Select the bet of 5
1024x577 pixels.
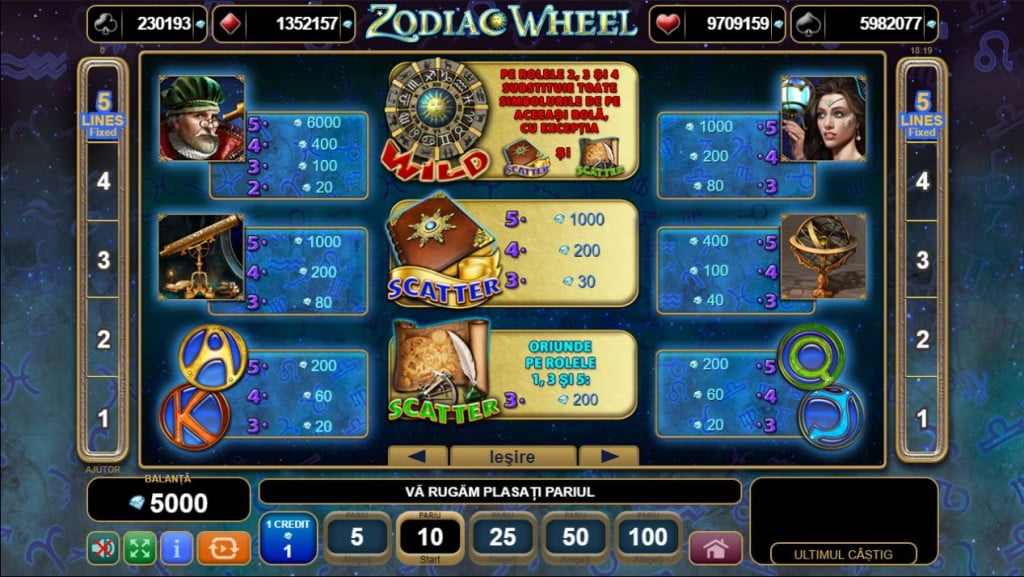(357, 538)
